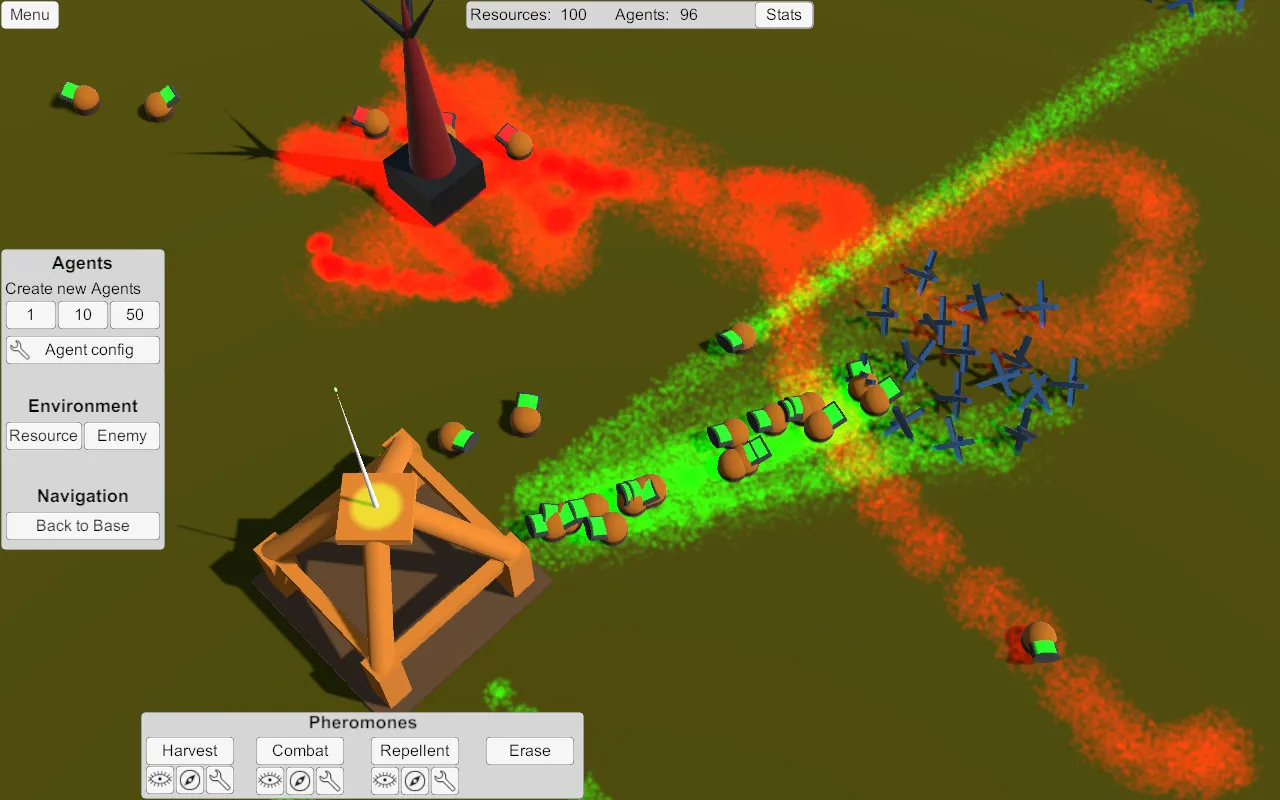This screenshot has height=800, width=1280.
Task: Choose the Enemy environment button
Action: [122, 436]
